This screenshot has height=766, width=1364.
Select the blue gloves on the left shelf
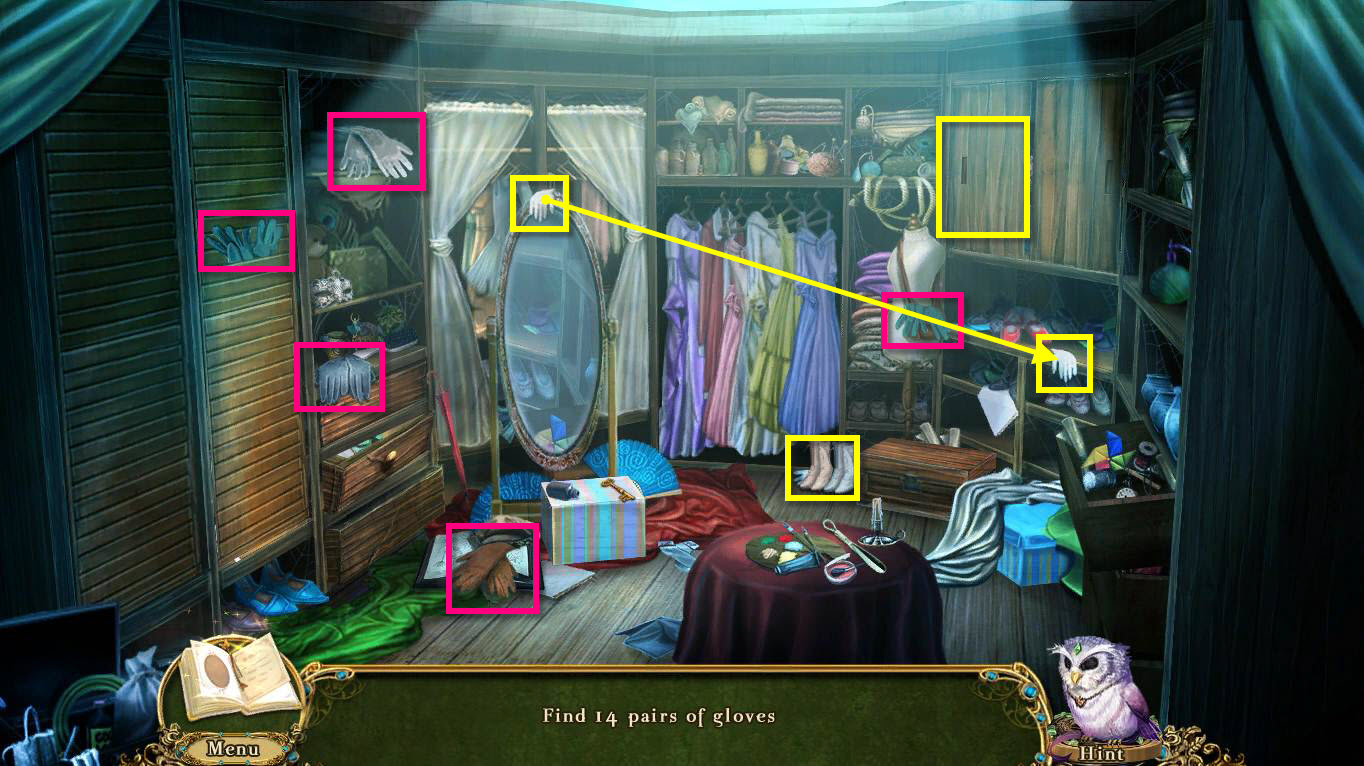(246, 240)
